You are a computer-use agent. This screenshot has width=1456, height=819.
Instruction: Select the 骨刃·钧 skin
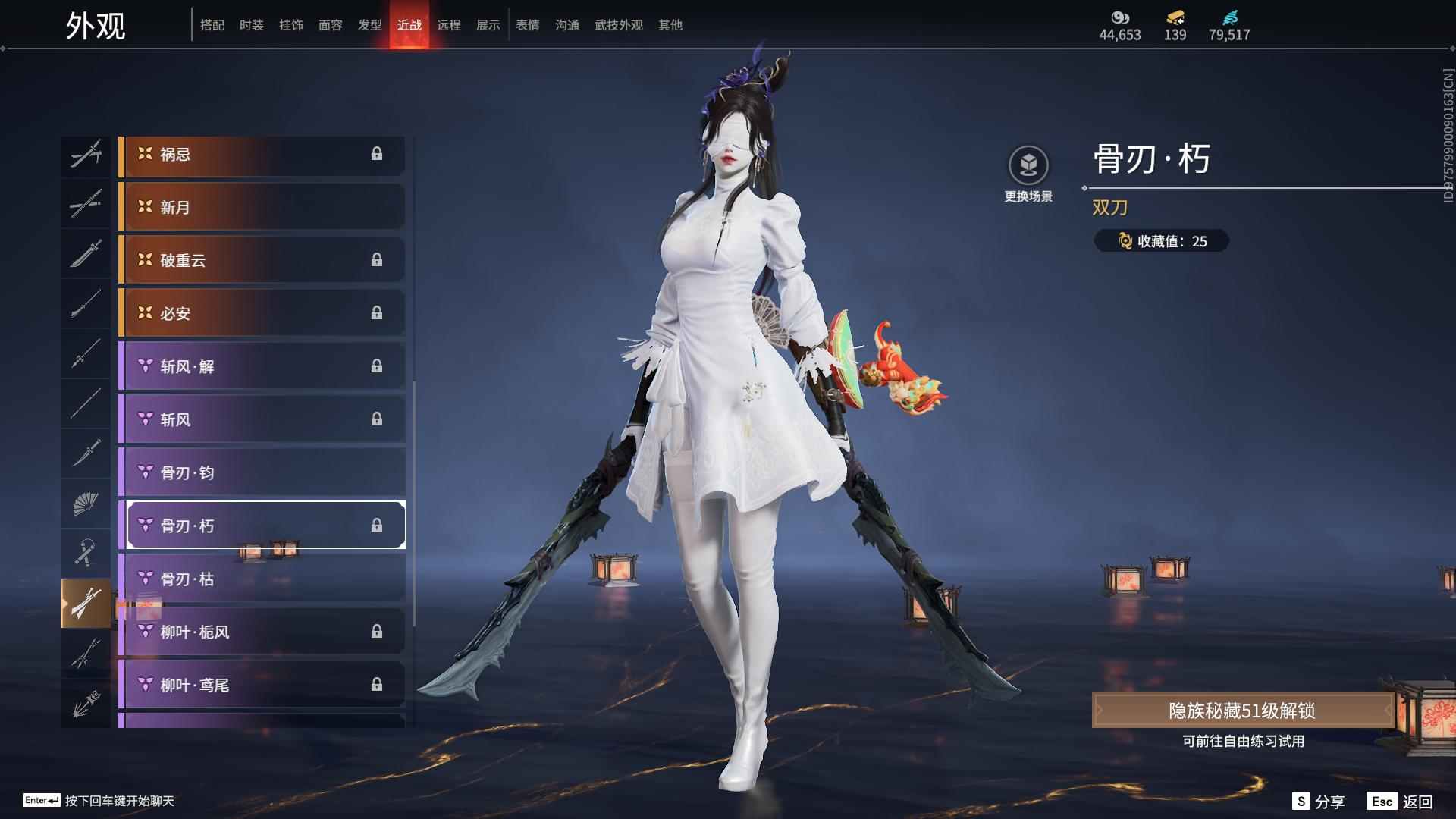[x=262, y=473]
